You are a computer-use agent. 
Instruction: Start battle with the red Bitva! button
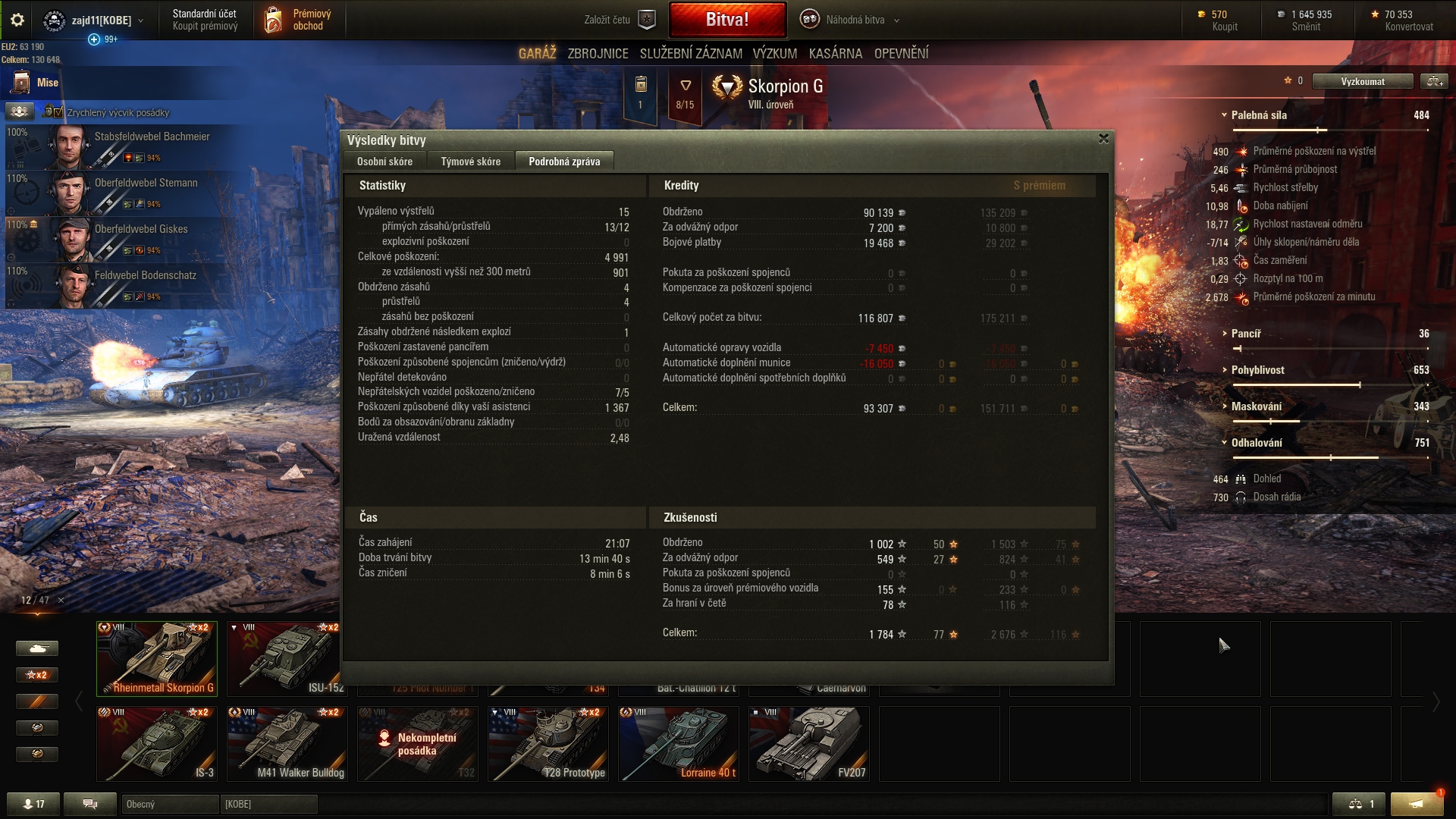[x=726, y=20]
